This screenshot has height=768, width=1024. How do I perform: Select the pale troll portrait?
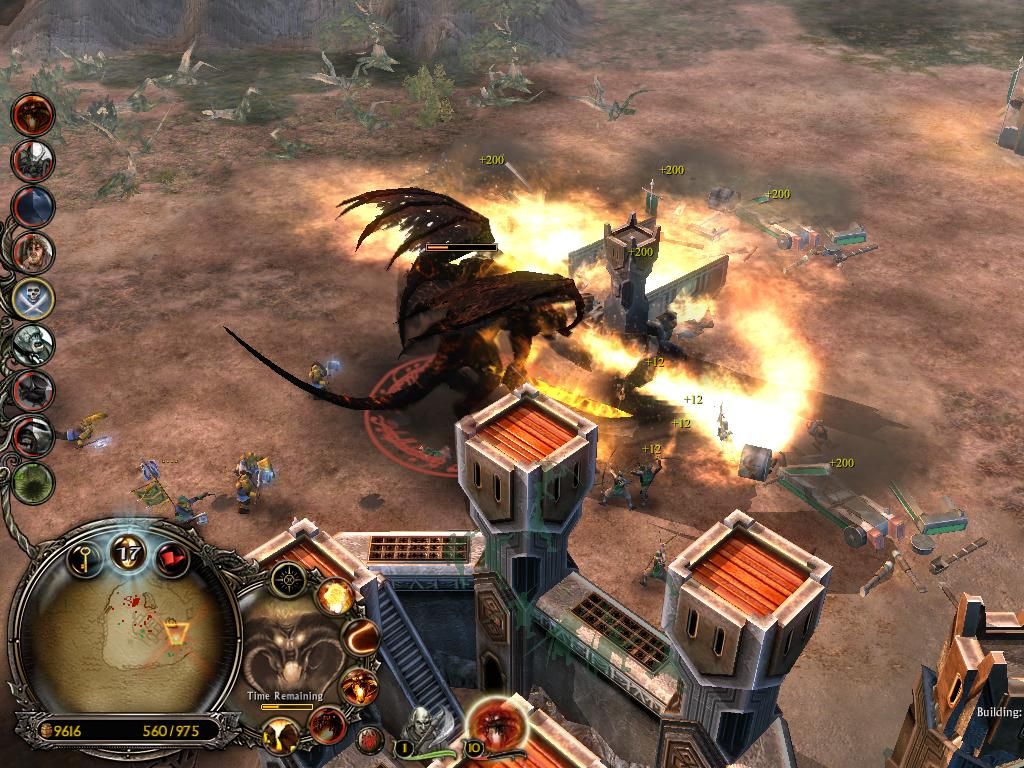[x=33, y=345]
